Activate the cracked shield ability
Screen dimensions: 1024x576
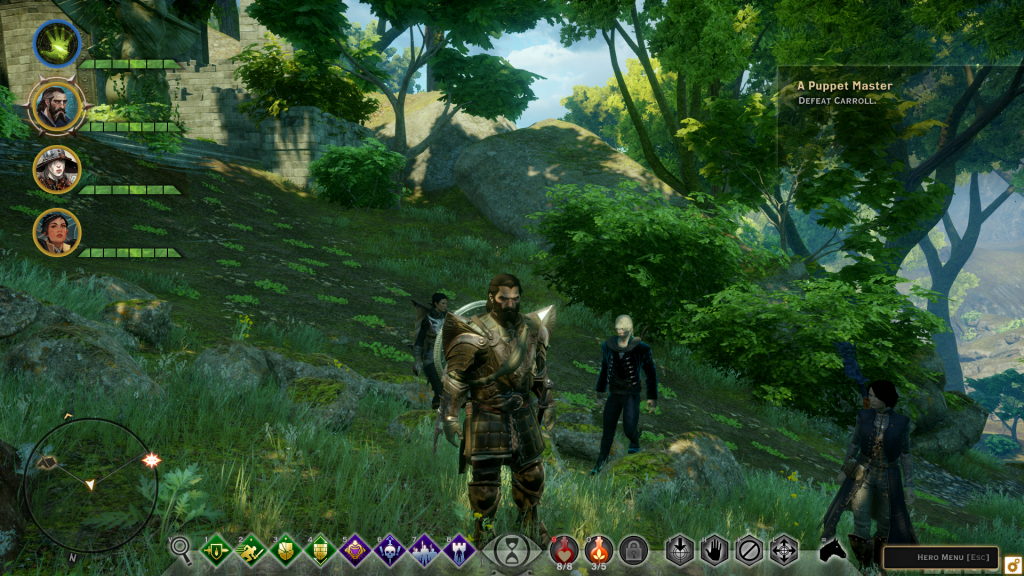[x=286, y=549]
